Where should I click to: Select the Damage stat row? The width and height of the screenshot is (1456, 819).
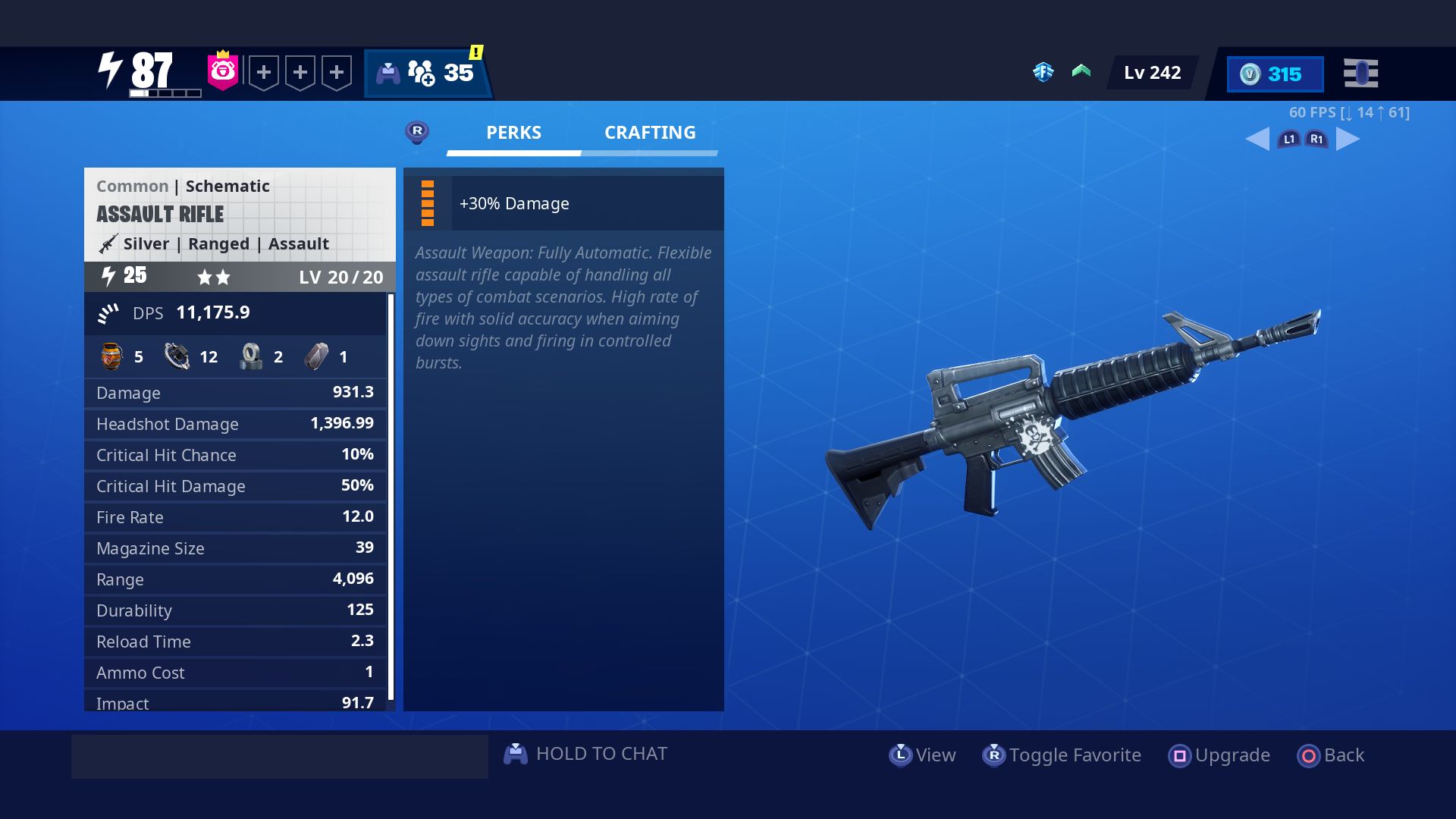(x=235, y=393)
